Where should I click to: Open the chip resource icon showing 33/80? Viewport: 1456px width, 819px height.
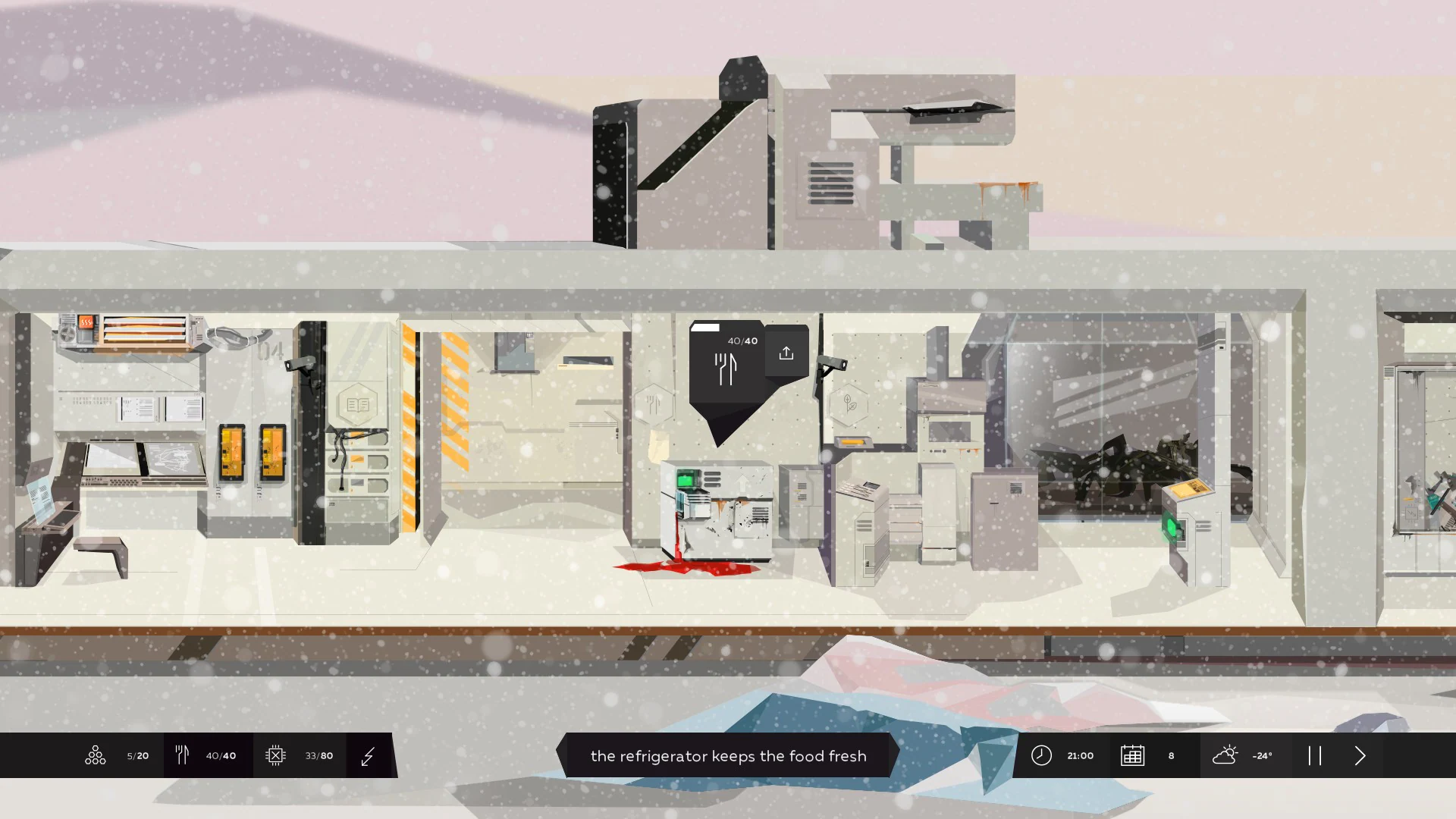point(276,755)
